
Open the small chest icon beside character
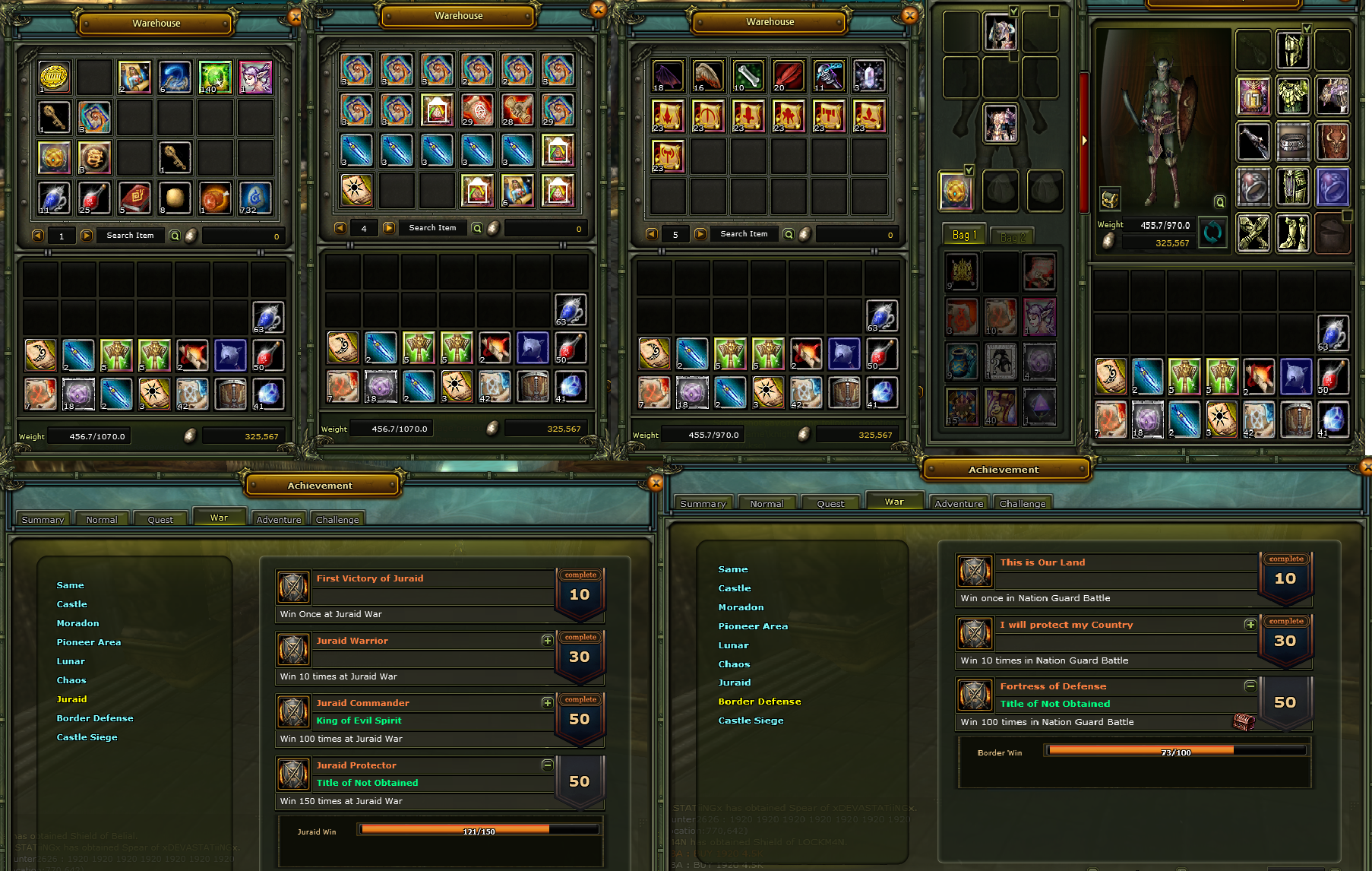1110,199
